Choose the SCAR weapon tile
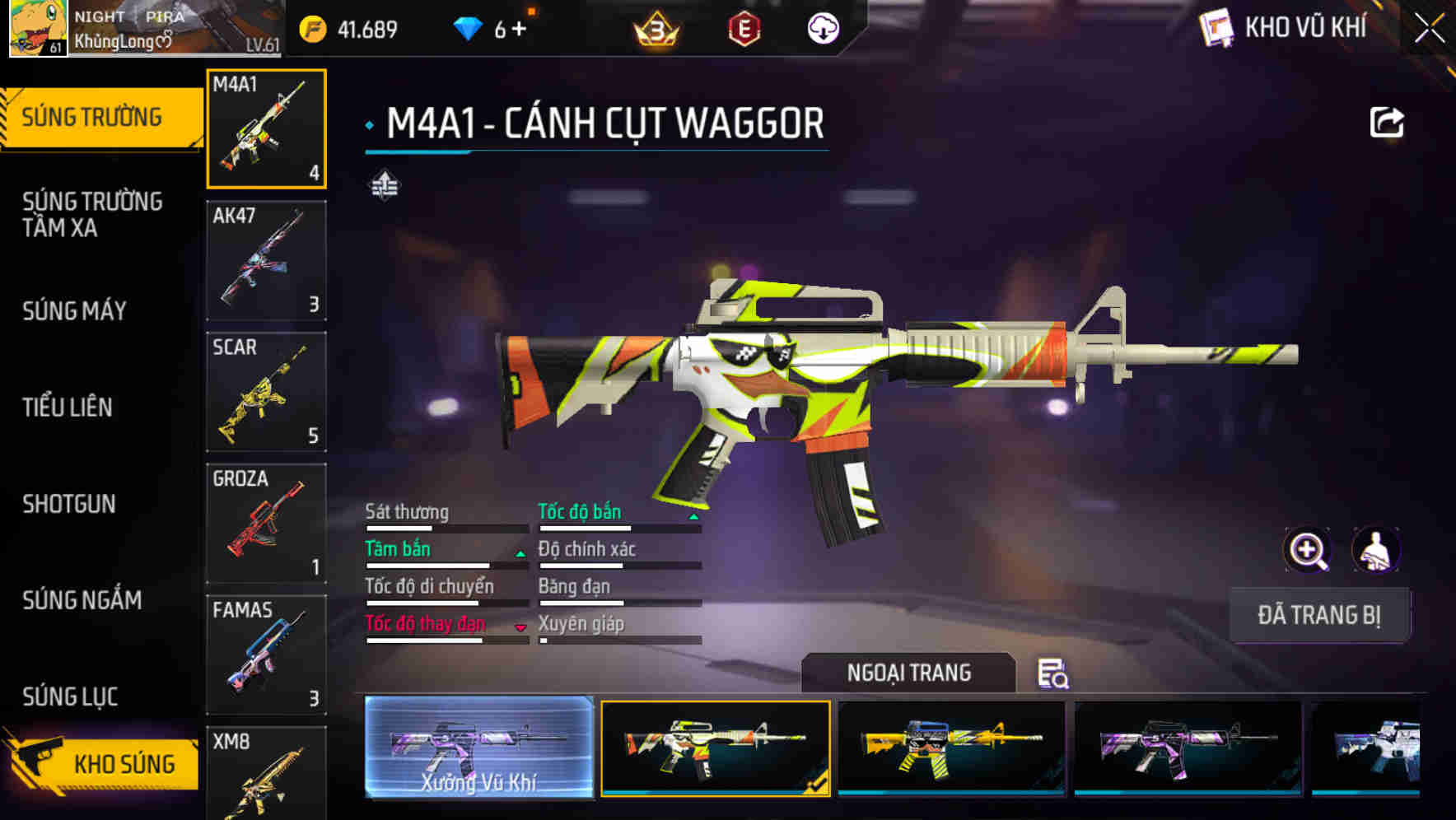The height and width of the screenshot is (820, 1456). coord(266,392)
